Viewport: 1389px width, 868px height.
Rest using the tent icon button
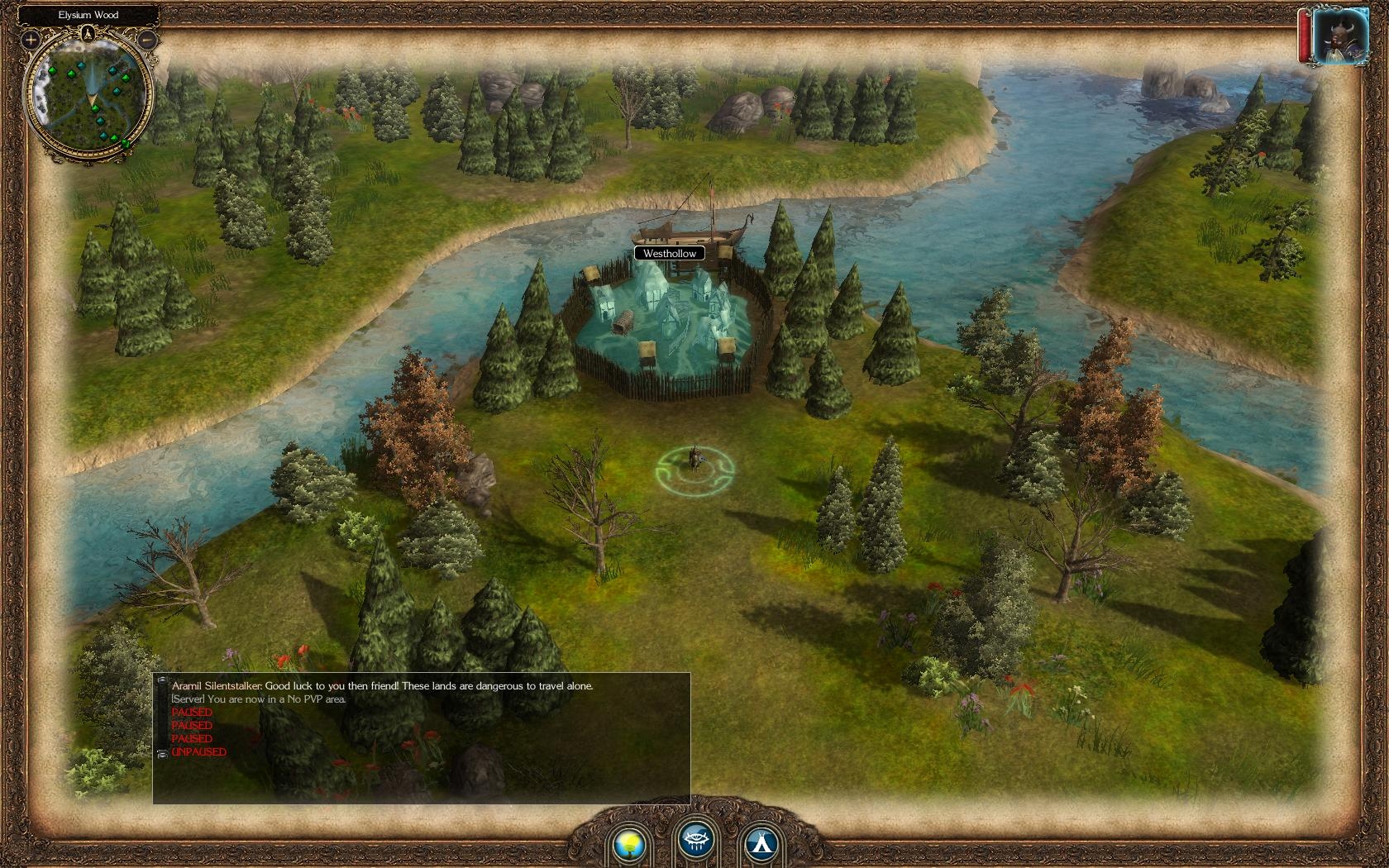point(758,842)
